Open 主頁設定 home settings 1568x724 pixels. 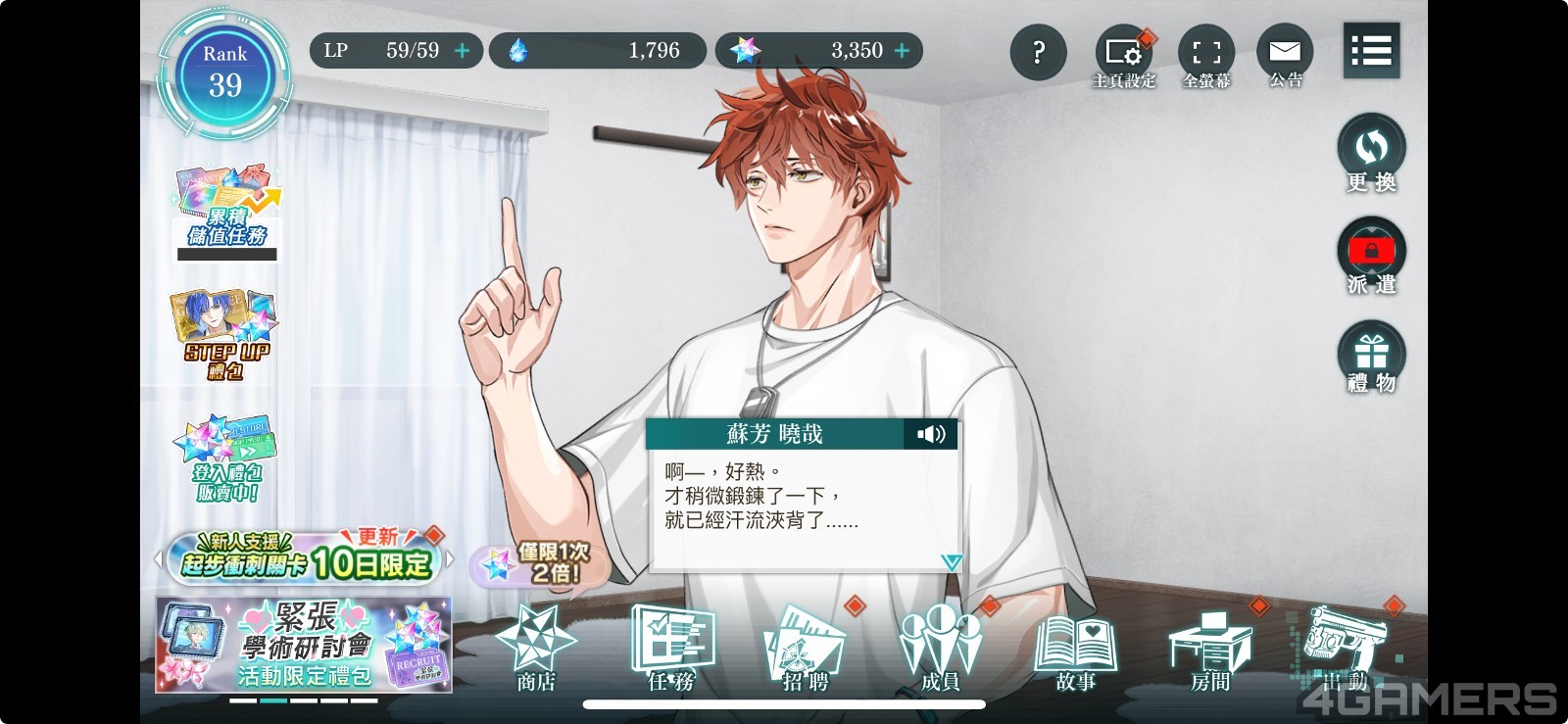1123,56
